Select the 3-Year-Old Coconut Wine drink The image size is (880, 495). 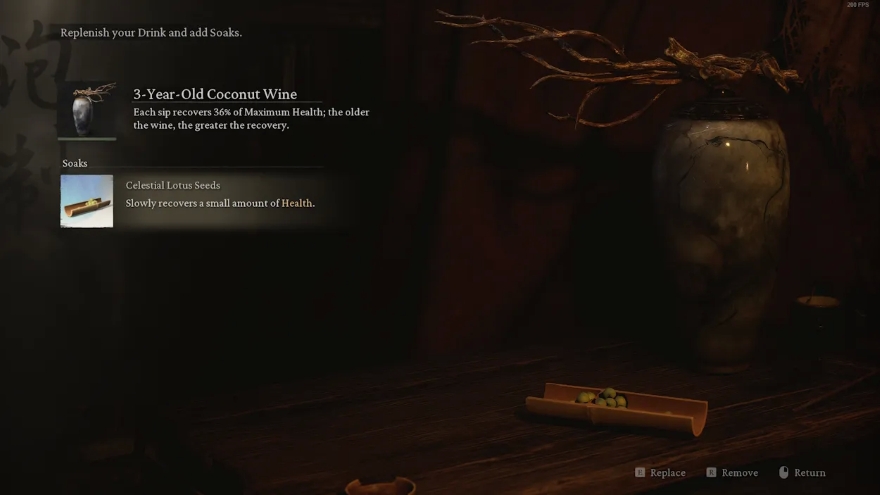87,109
